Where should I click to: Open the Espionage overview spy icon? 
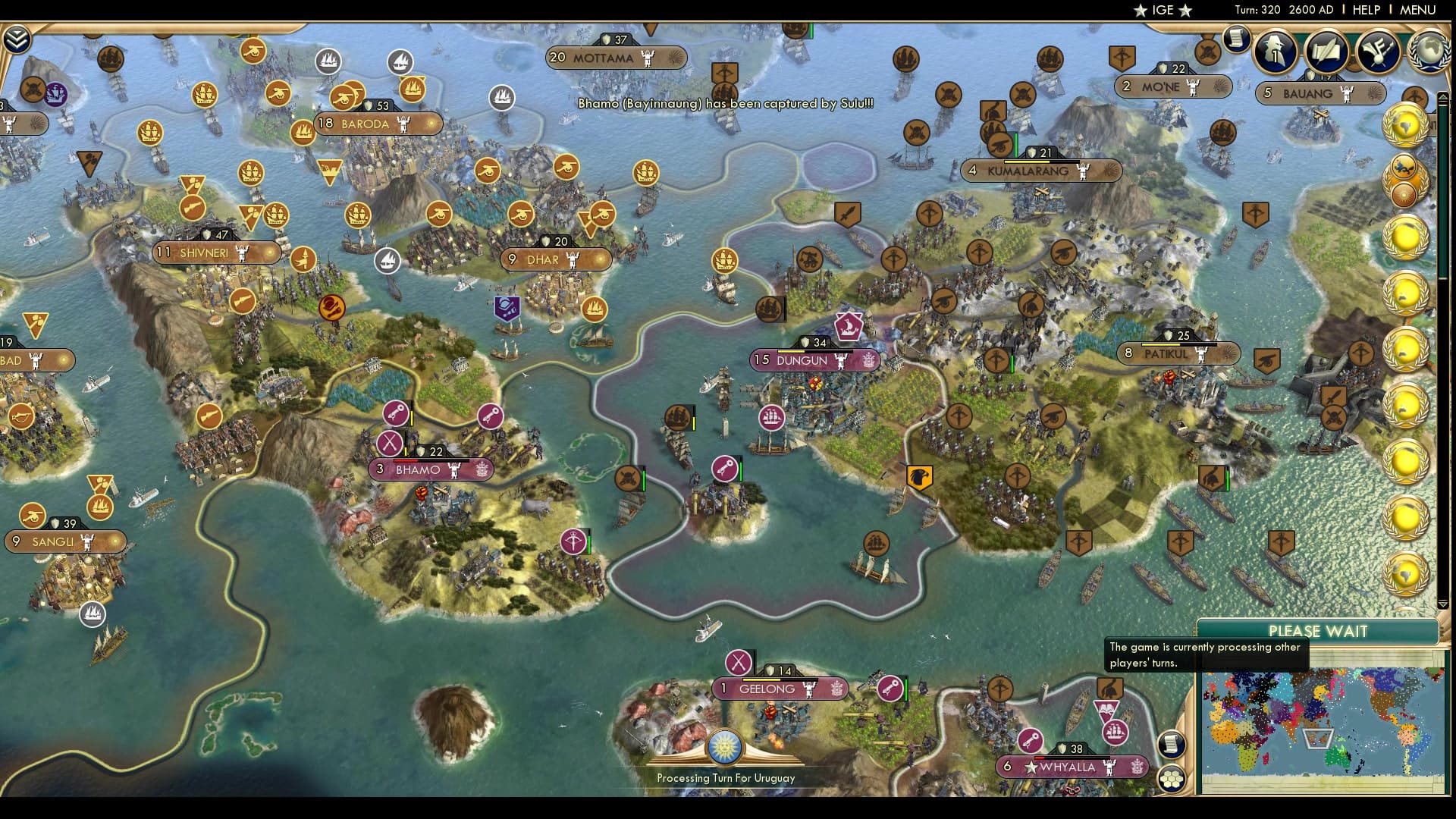(x=1277, y=52)
